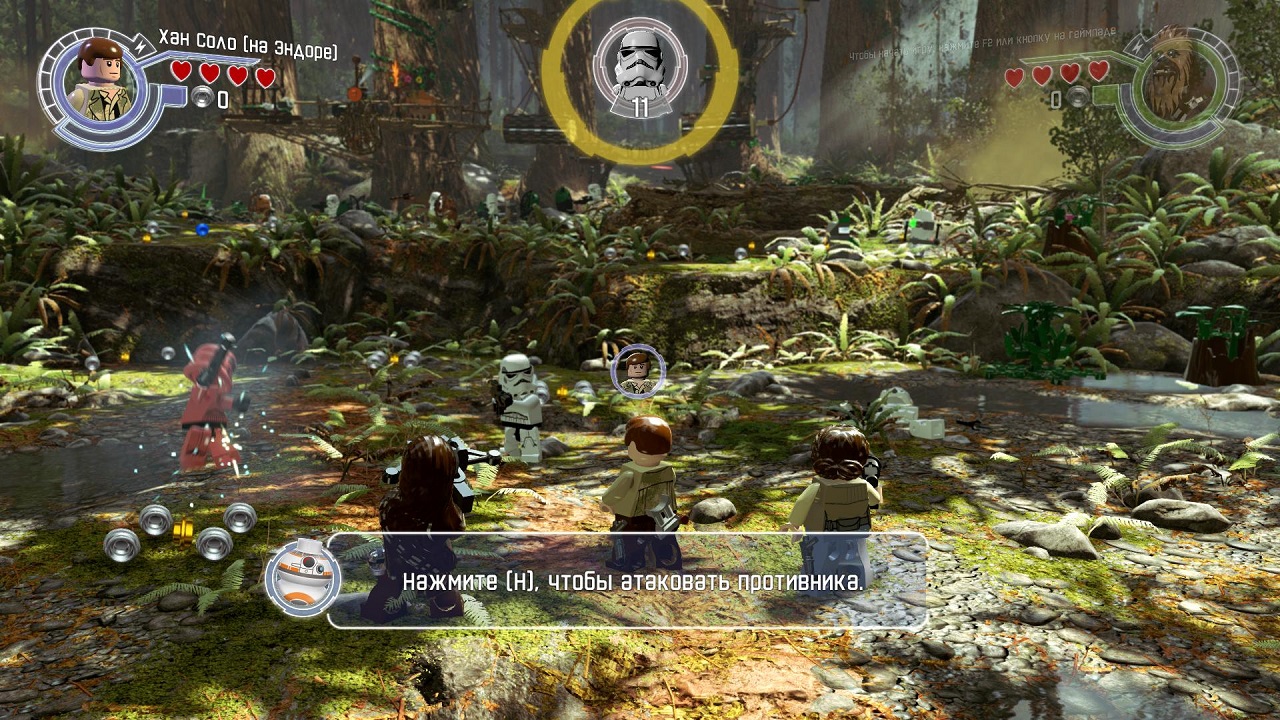The width and height of the screenshot is (1280, 720).
Task: Click Han Solo's character portrait
Action: (101, 81)
